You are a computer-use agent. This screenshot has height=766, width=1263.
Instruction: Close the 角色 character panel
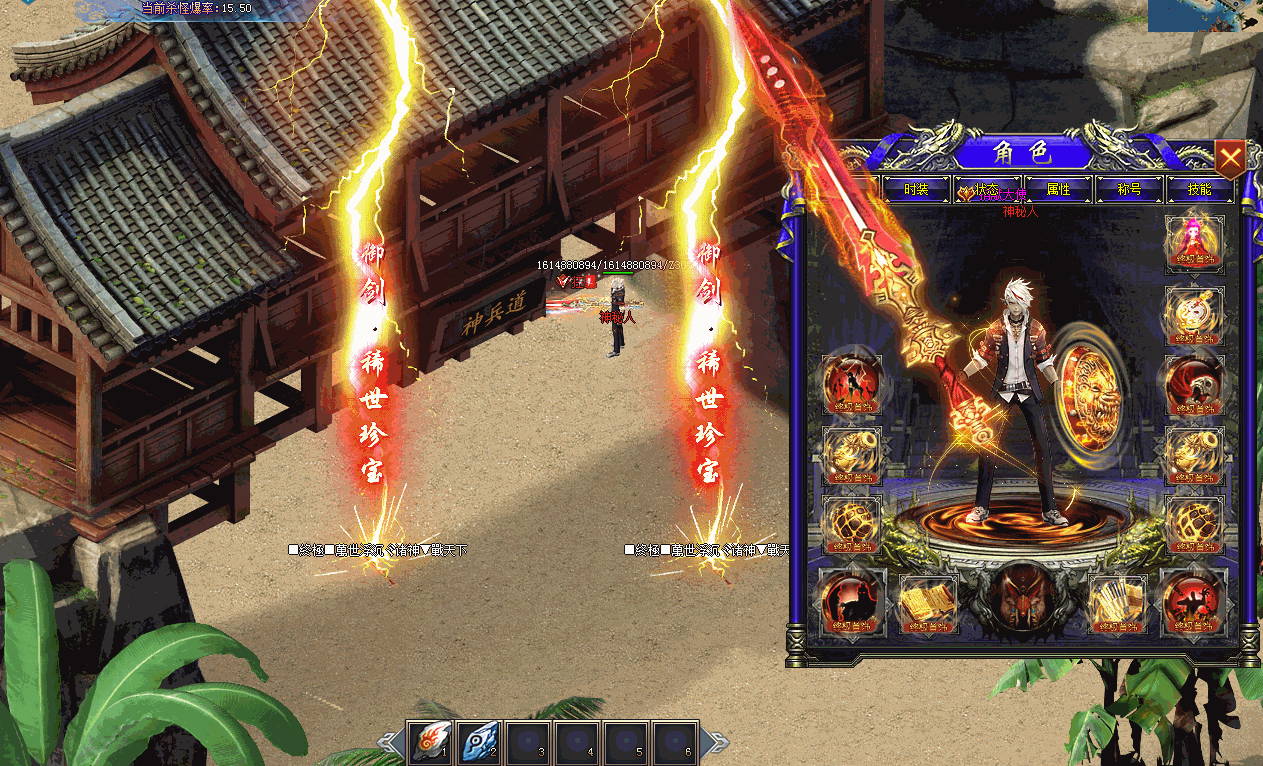click(1230, 157)
